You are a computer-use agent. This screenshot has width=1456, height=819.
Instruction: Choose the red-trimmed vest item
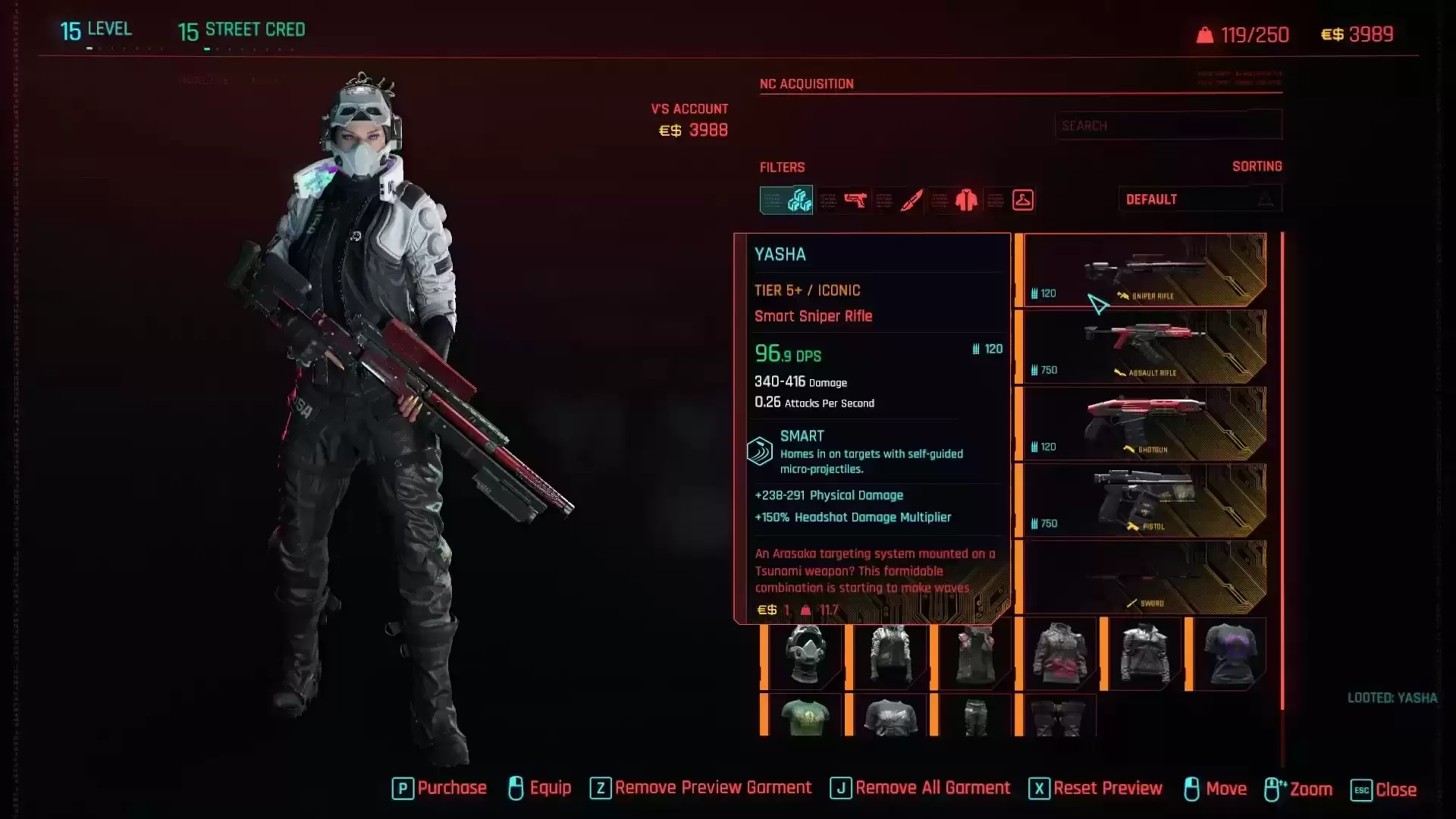975,654
